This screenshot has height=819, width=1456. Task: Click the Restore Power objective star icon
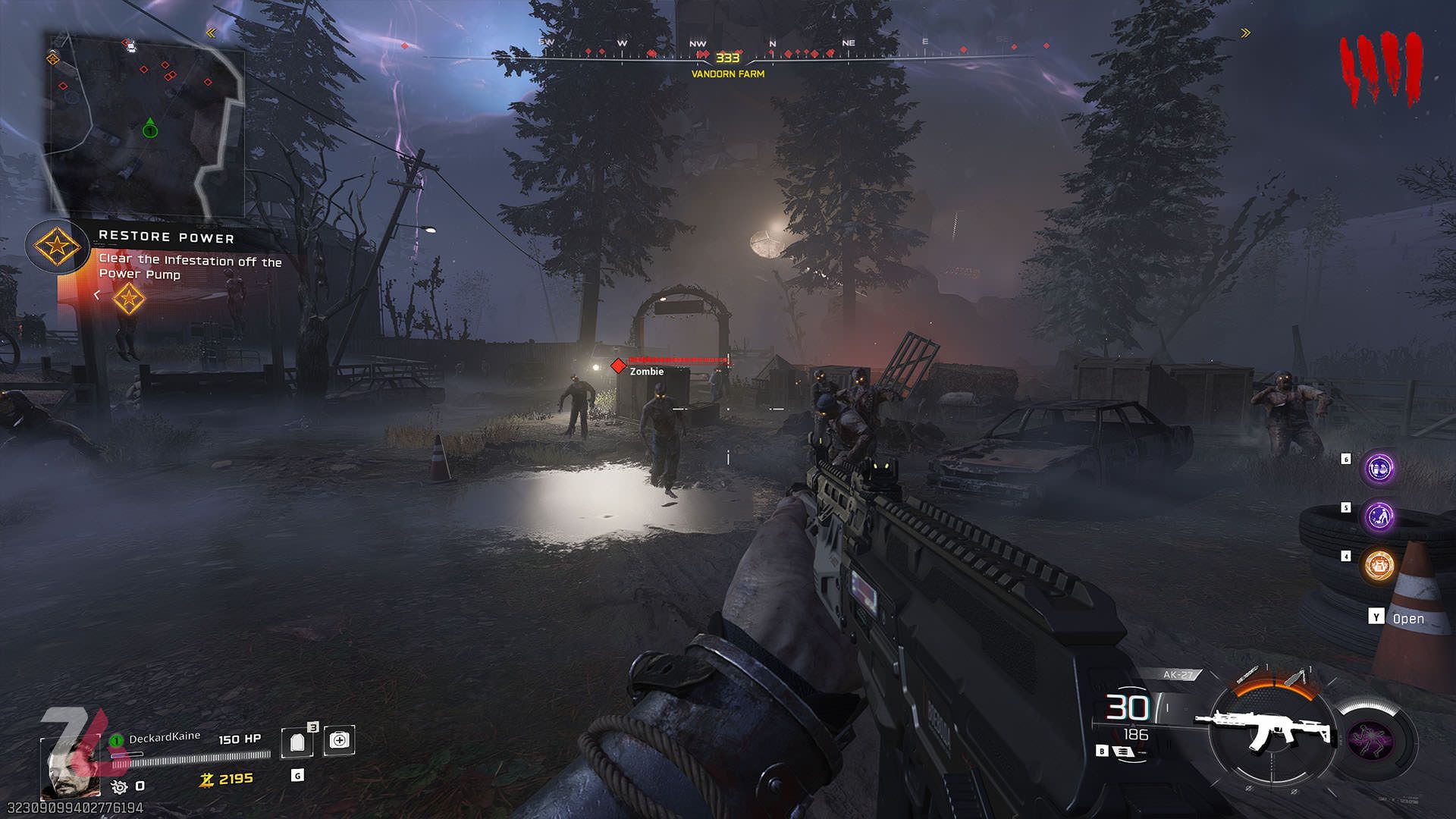click(56, 246)
